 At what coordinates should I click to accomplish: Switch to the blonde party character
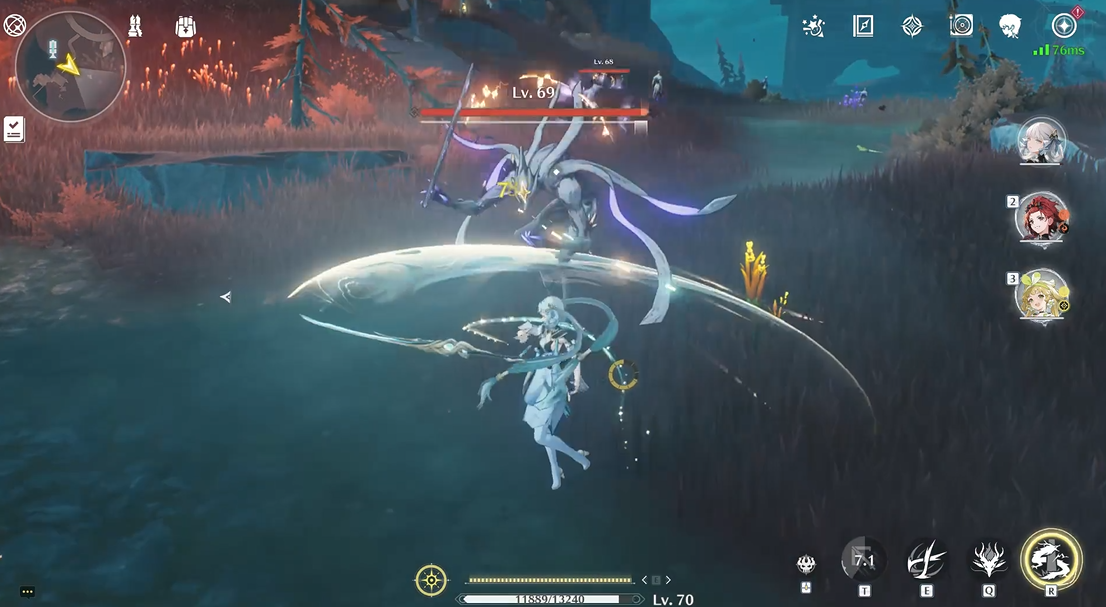(x=1042, y=294)
